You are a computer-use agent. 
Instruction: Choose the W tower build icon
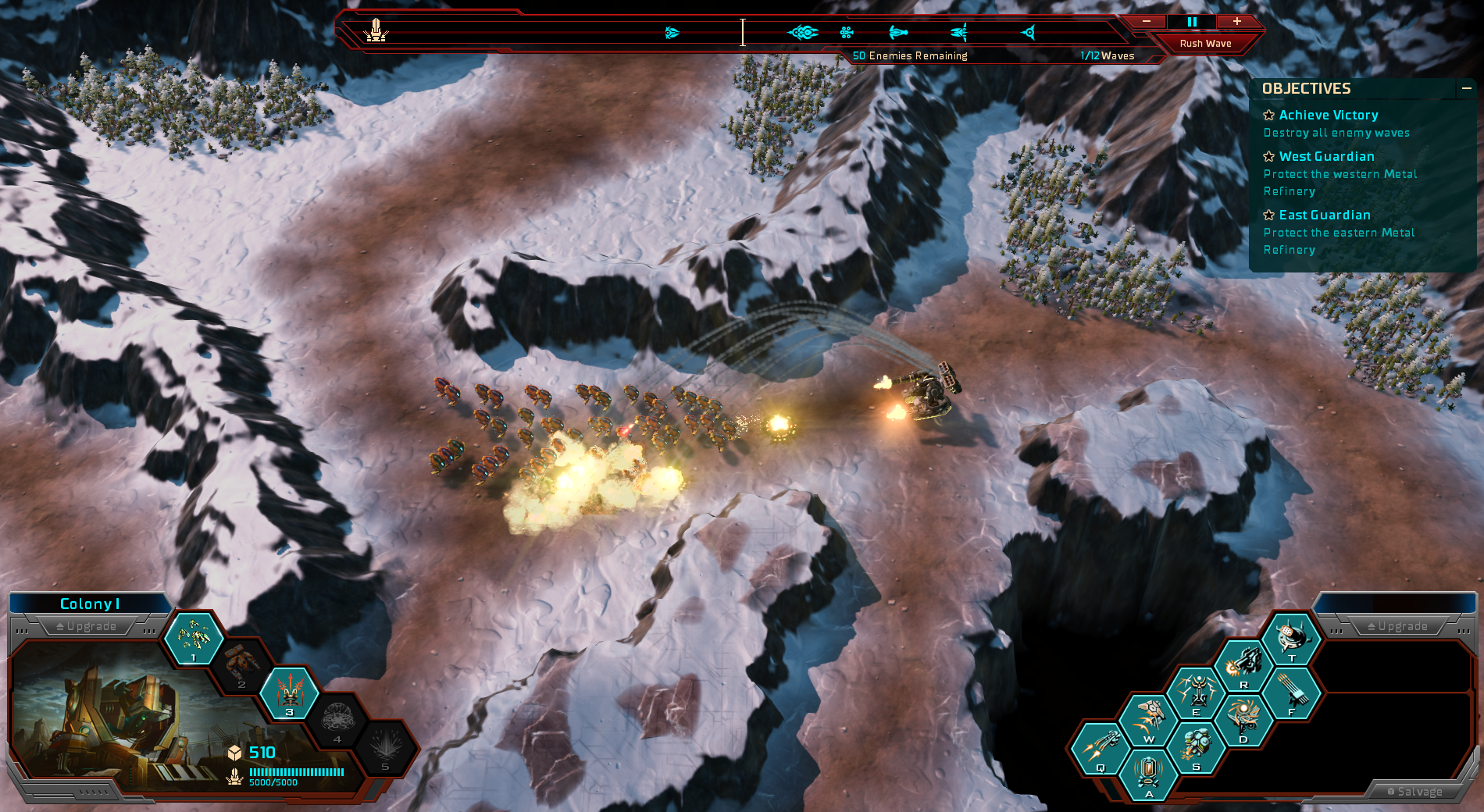coord(1148,720)
